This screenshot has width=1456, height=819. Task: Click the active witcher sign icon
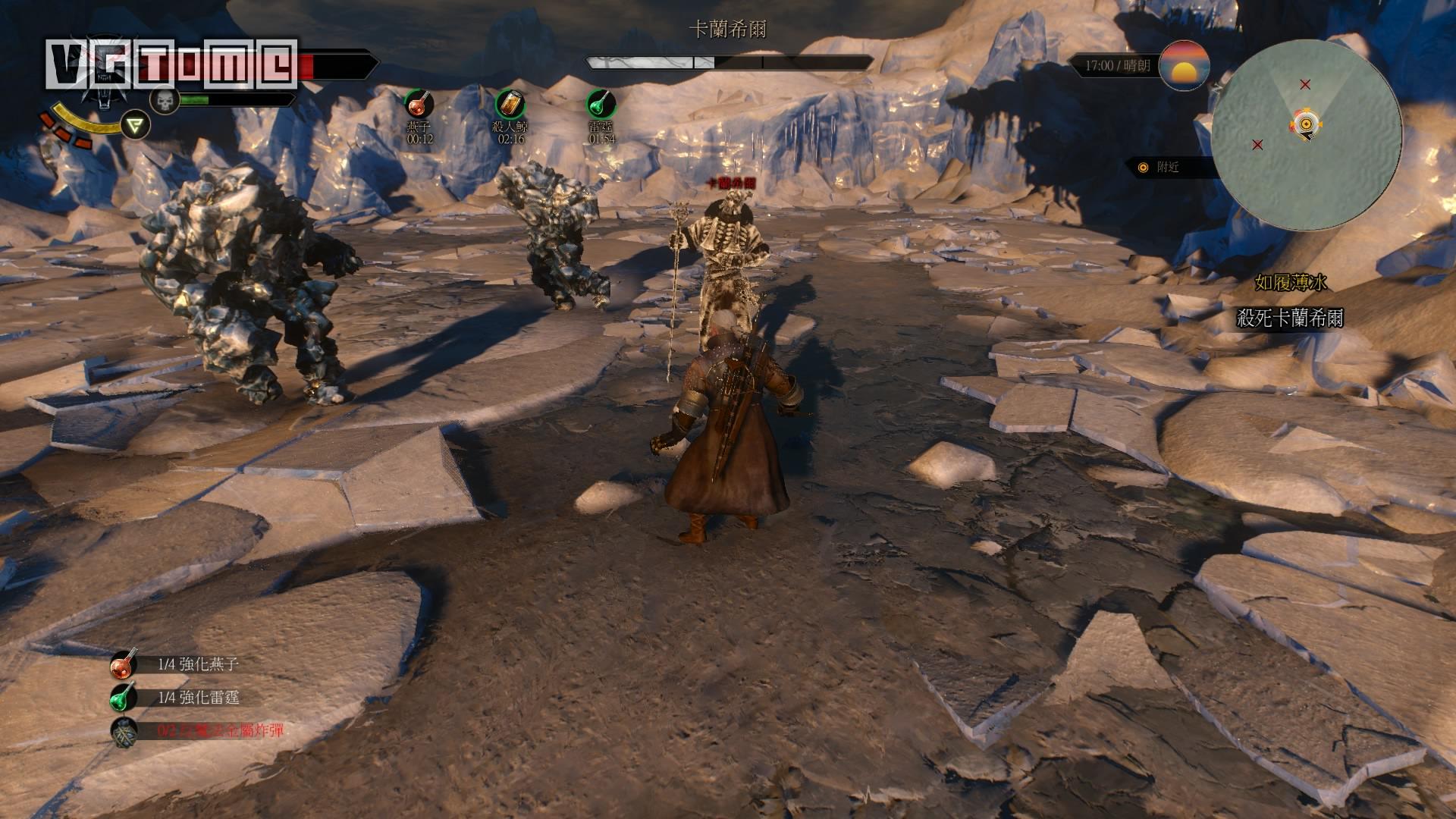[x=136, y=124]
